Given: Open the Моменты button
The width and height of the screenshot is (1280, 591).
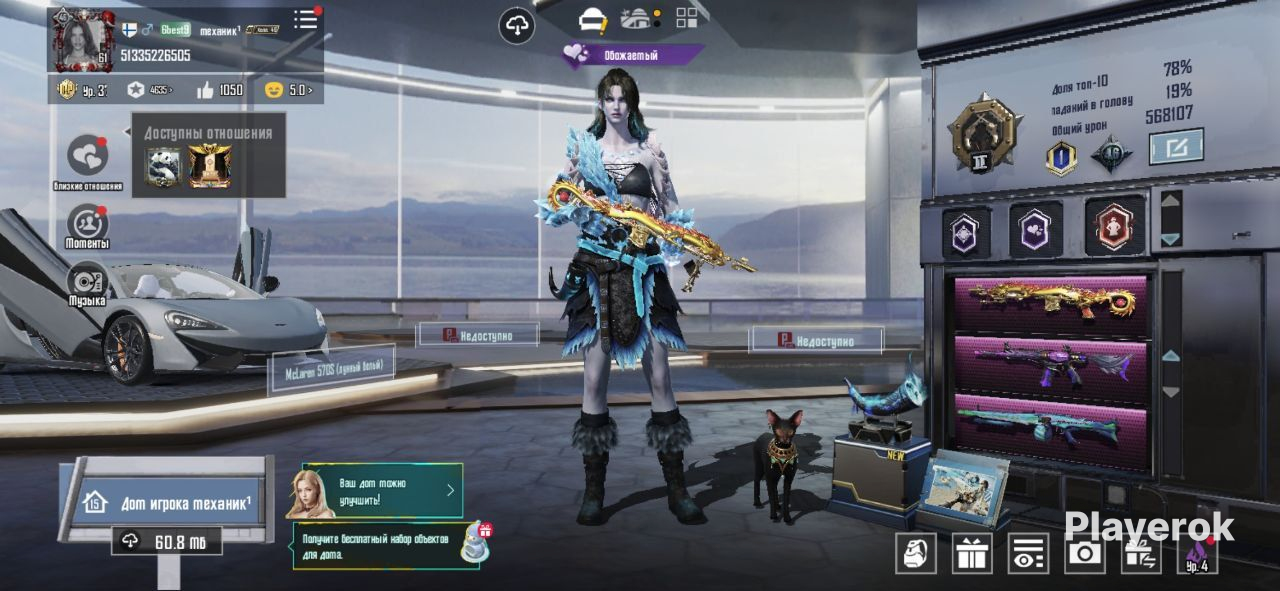Looking at the screenshot, I should 88,224.
